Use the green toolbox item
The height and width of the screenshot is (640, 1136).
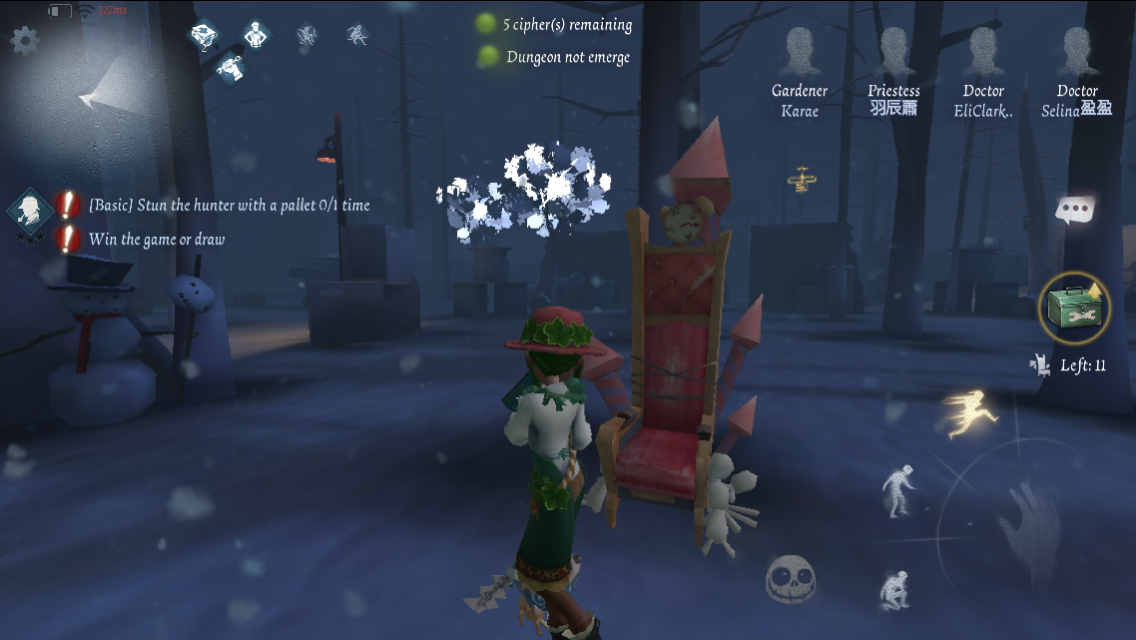coord(1075,307)
